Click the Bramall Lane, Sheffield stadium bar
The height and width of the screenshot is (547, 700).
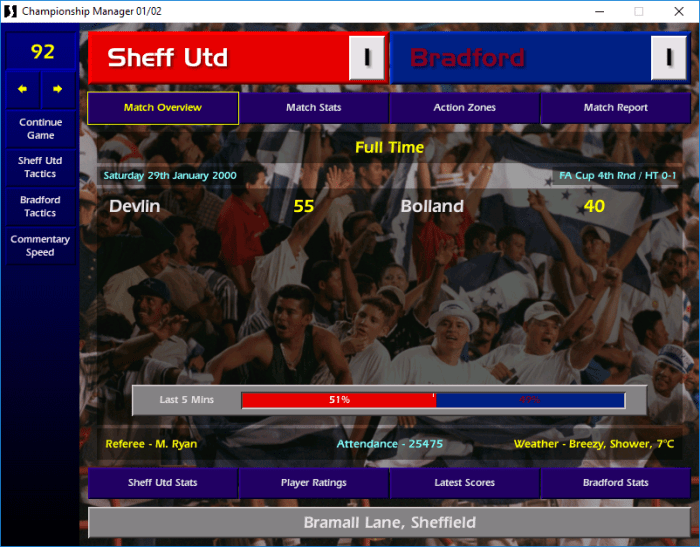click(x=389, y=523)
